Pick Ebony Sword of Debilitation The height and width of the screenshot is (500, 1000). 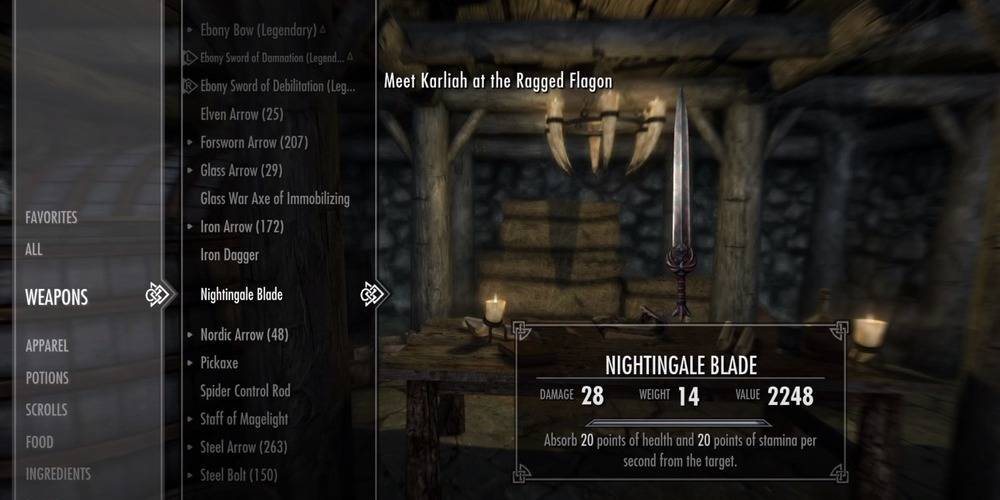point(277,86)
